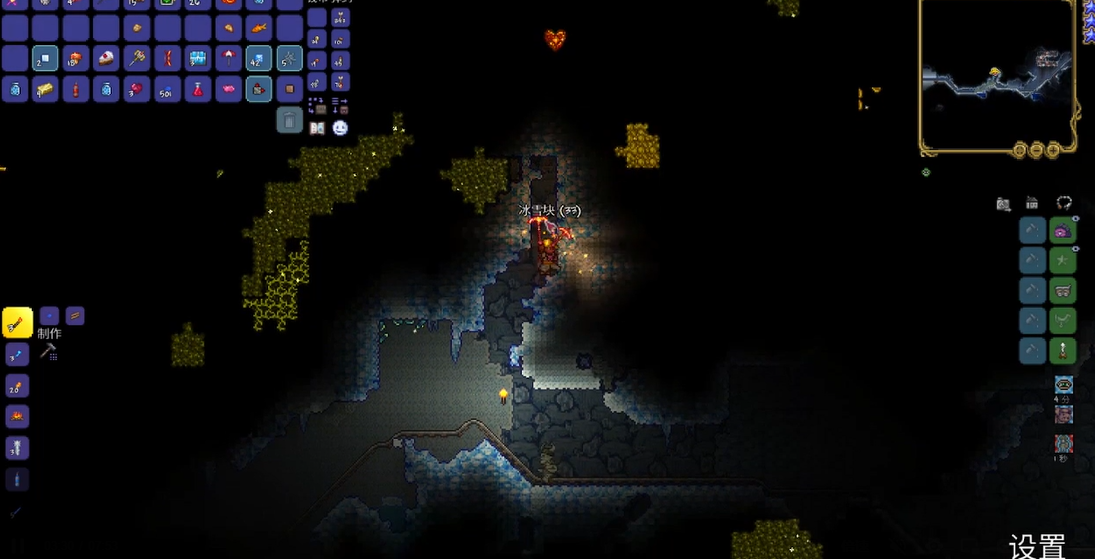Select the purple slime pet slot
1095x559 pixels.
1062,231
